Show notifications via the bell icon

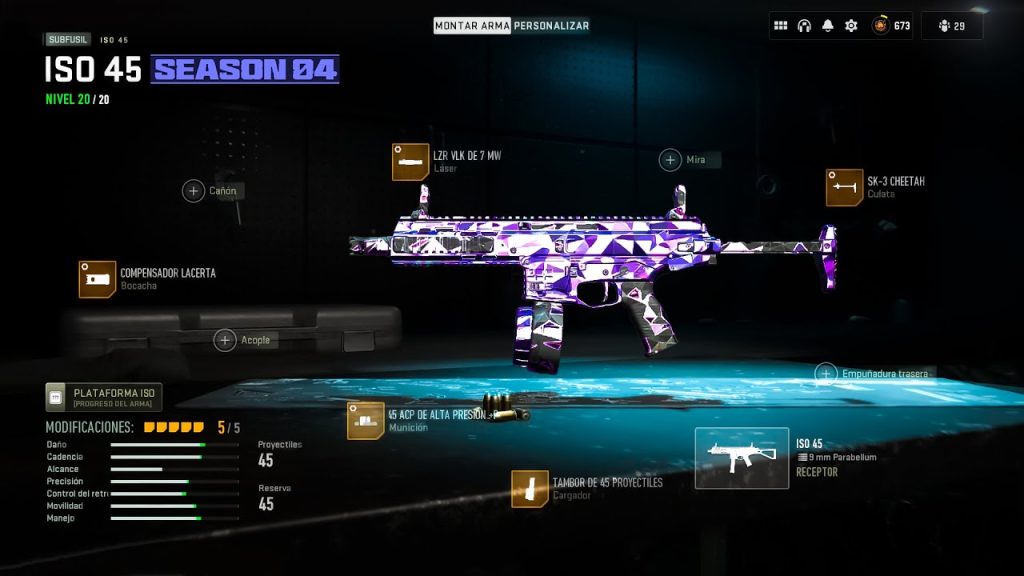click(x=827, y=26)
